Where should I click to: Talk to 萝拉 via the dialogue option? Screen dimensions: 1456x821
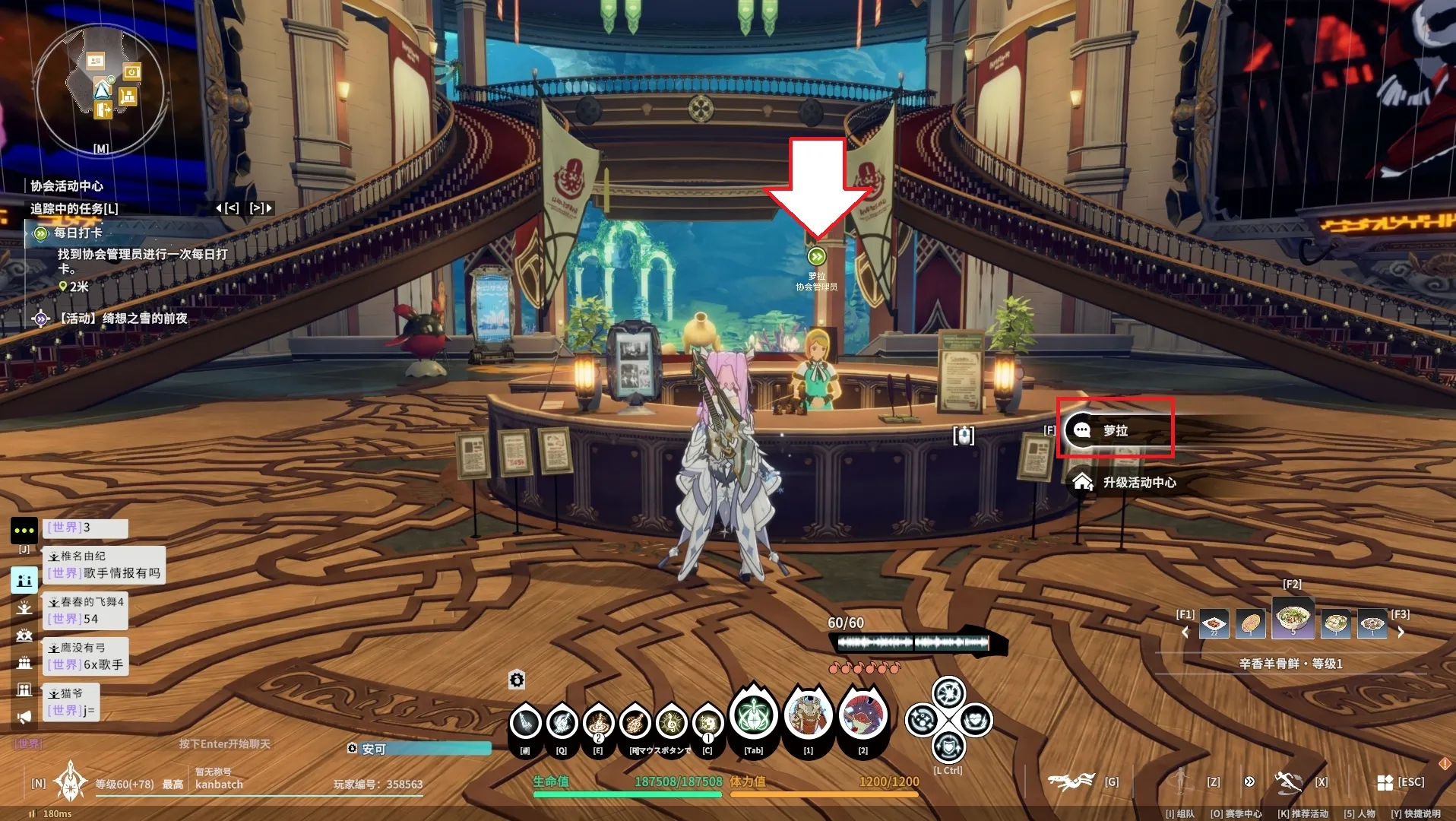[1114, 430]
